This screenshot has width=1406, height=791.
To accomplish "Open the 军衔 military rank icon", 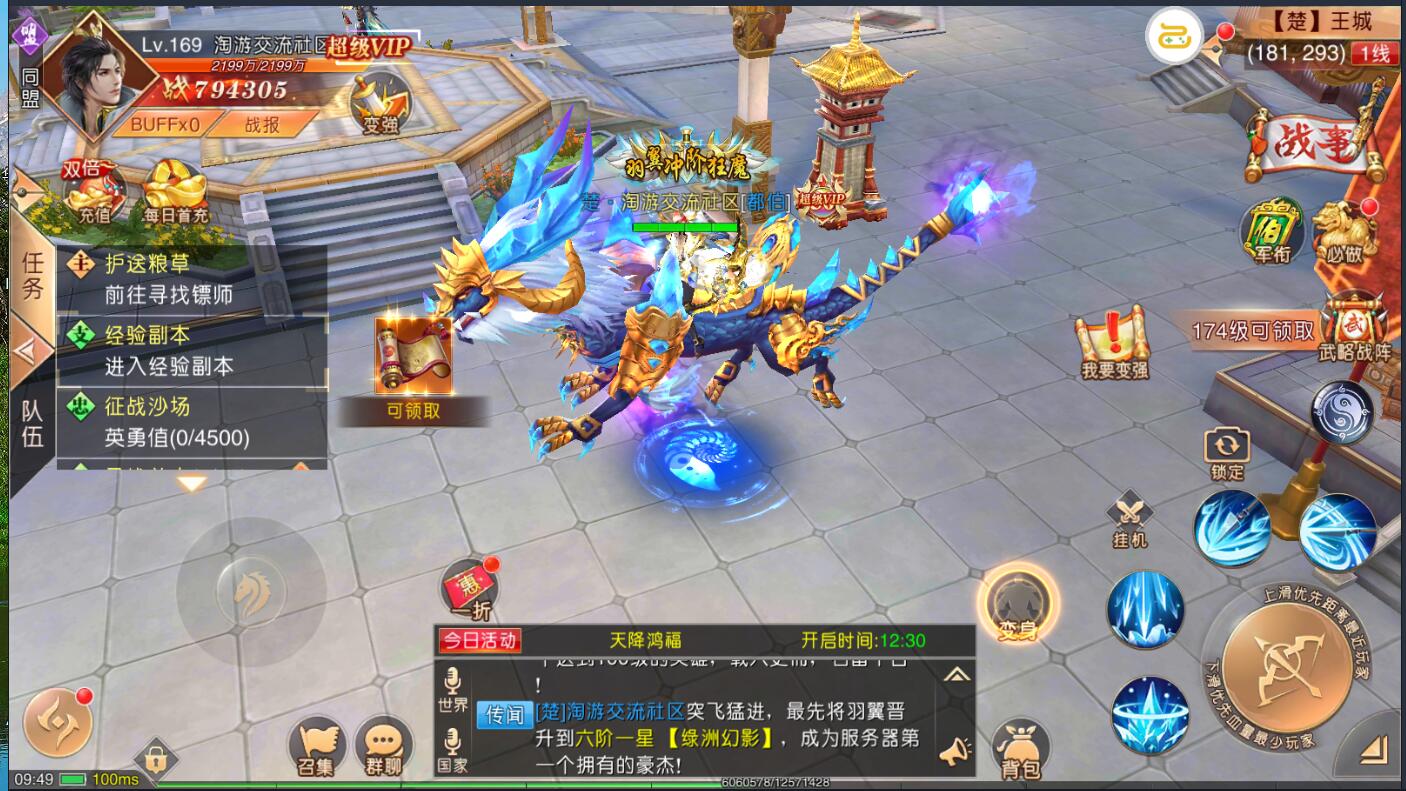I will pyautogui.click(x=1272, y=230).
